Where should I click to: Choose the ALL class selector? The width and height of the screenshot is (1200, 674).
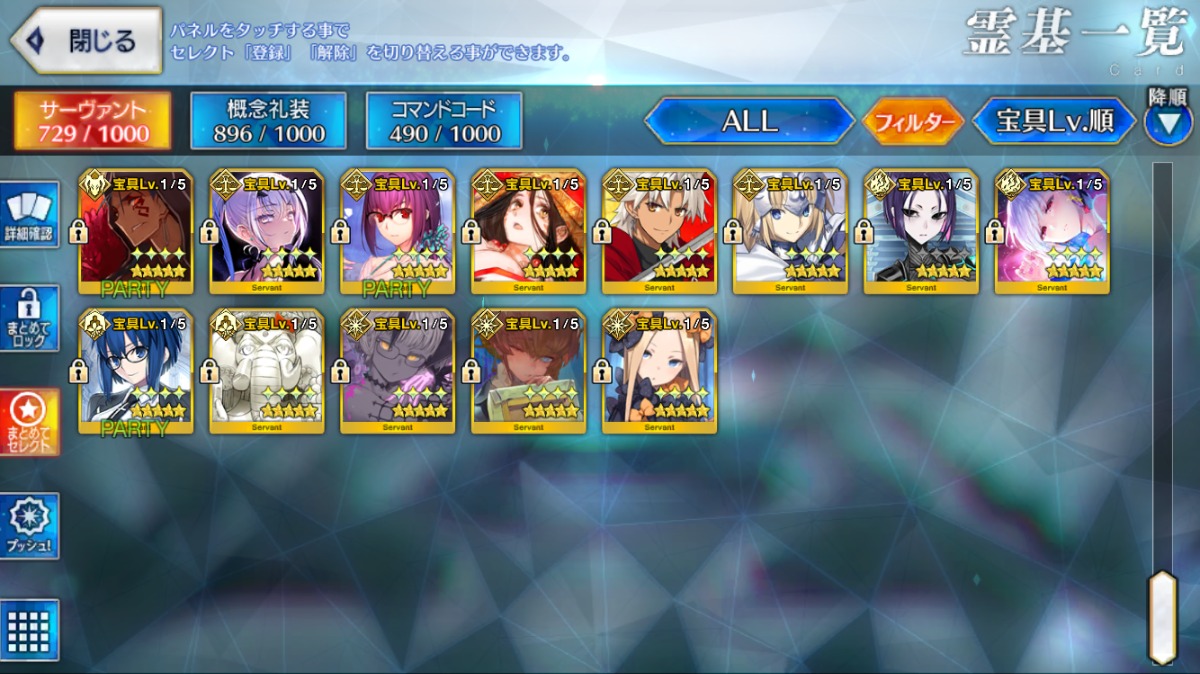pyautogui.click(x=749, y=121)
